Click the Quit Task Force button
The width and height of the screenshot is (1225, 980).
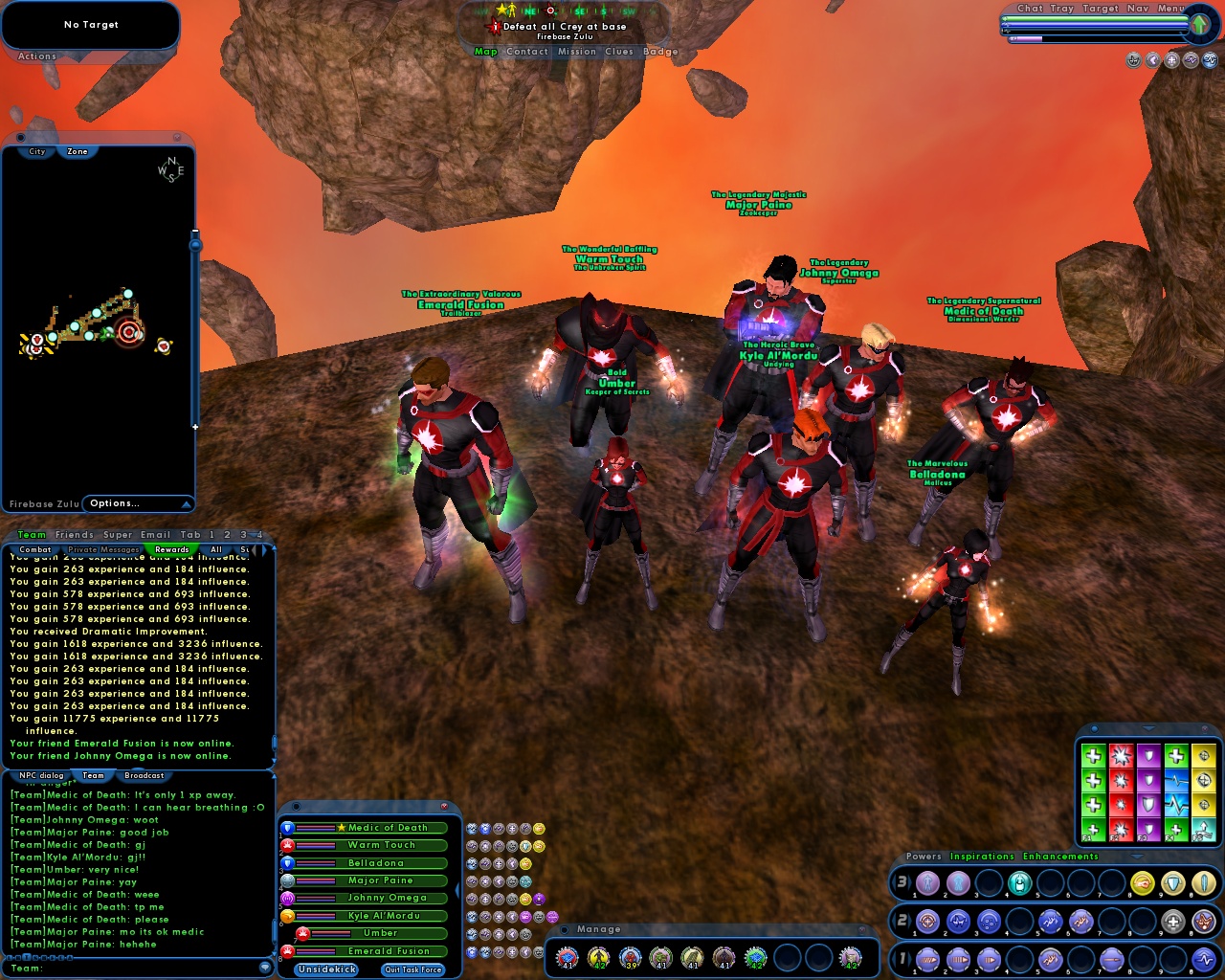[x=412, y=969]
